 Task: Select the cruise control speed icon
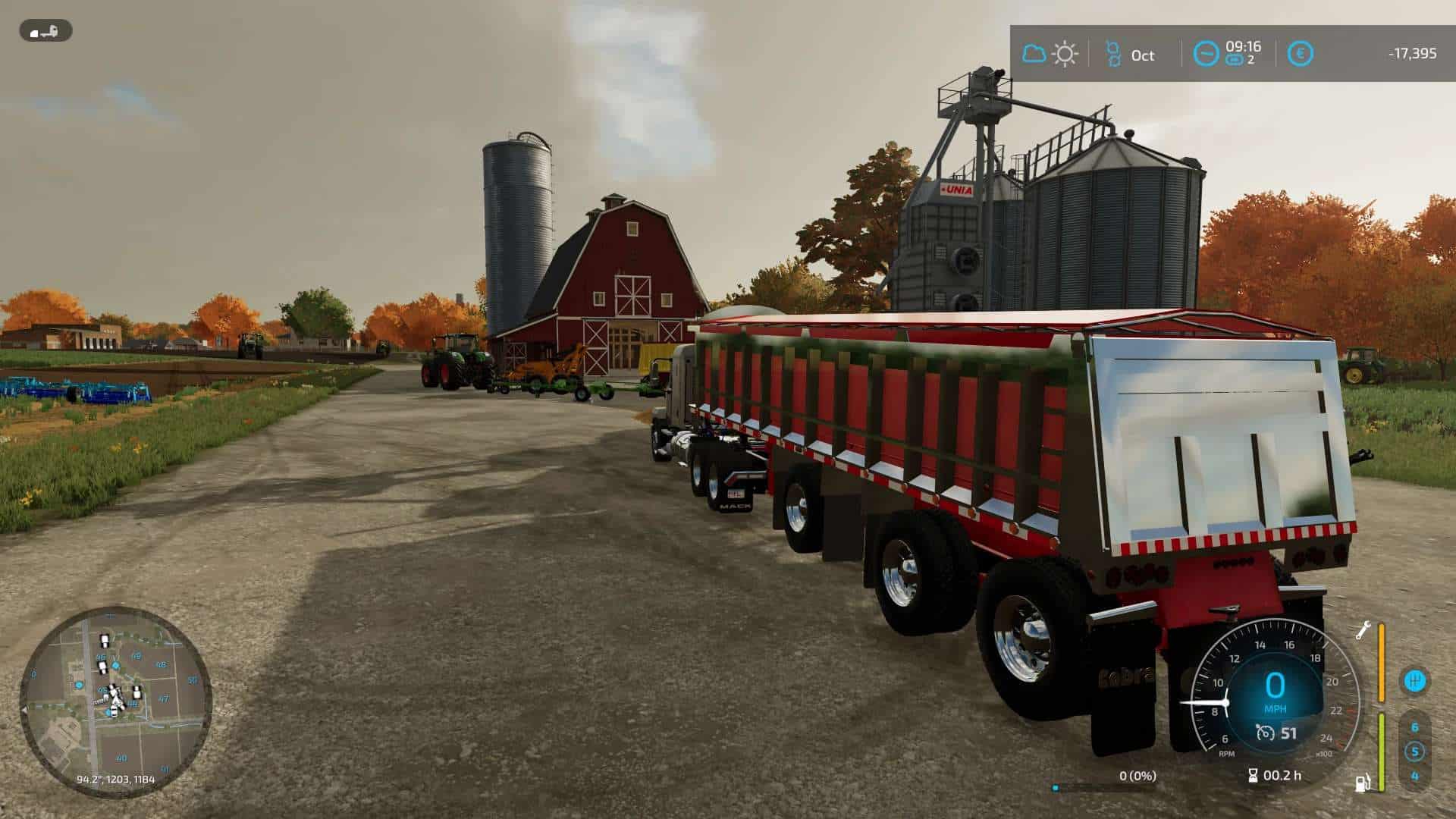coord(1265,733)
